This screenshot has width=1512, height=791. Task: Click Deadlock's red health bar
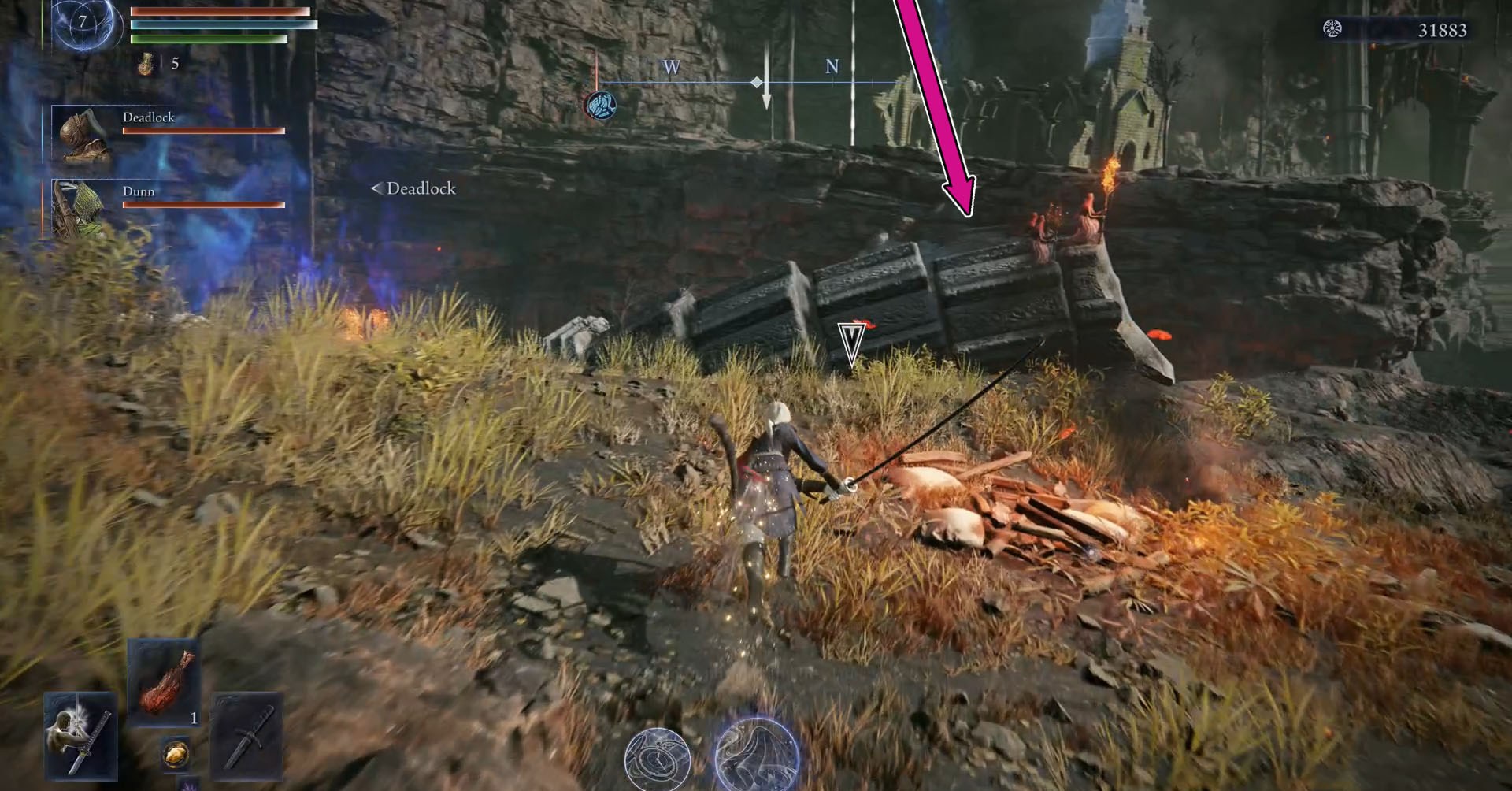[x=203, y=132]
